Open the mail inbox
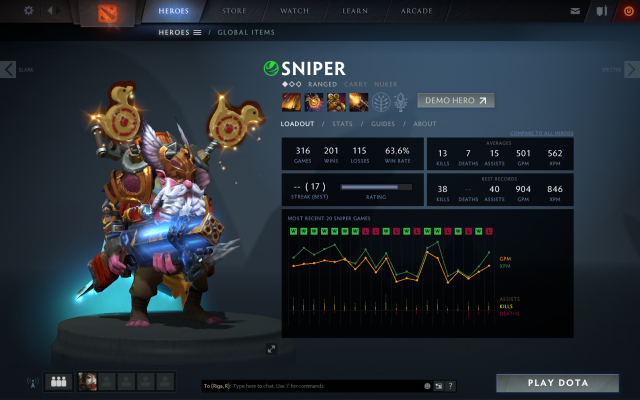Image resolution: width=640 pixels, height=400 pixels. [575, 11]
